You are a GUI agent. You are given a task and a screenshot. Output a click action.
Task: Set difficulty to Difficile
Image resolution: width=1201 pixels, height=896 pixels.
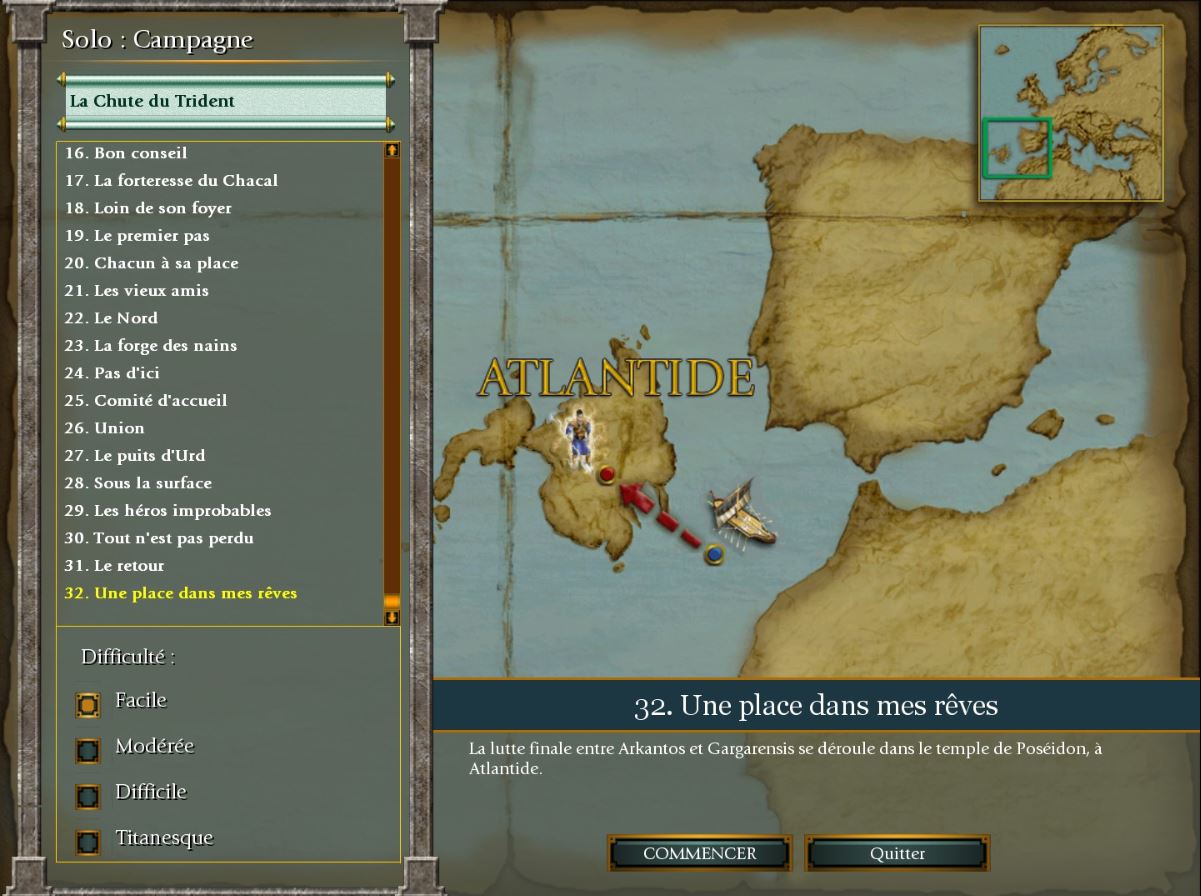coord(88,796)
